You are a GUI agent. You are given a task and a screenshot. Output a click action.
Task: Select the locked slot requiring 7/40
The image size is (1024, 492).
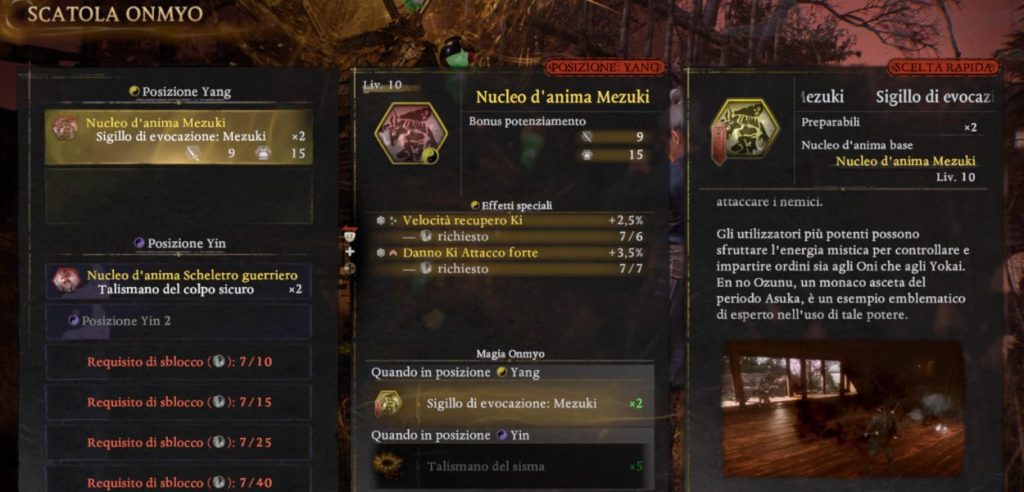point(179,481)
